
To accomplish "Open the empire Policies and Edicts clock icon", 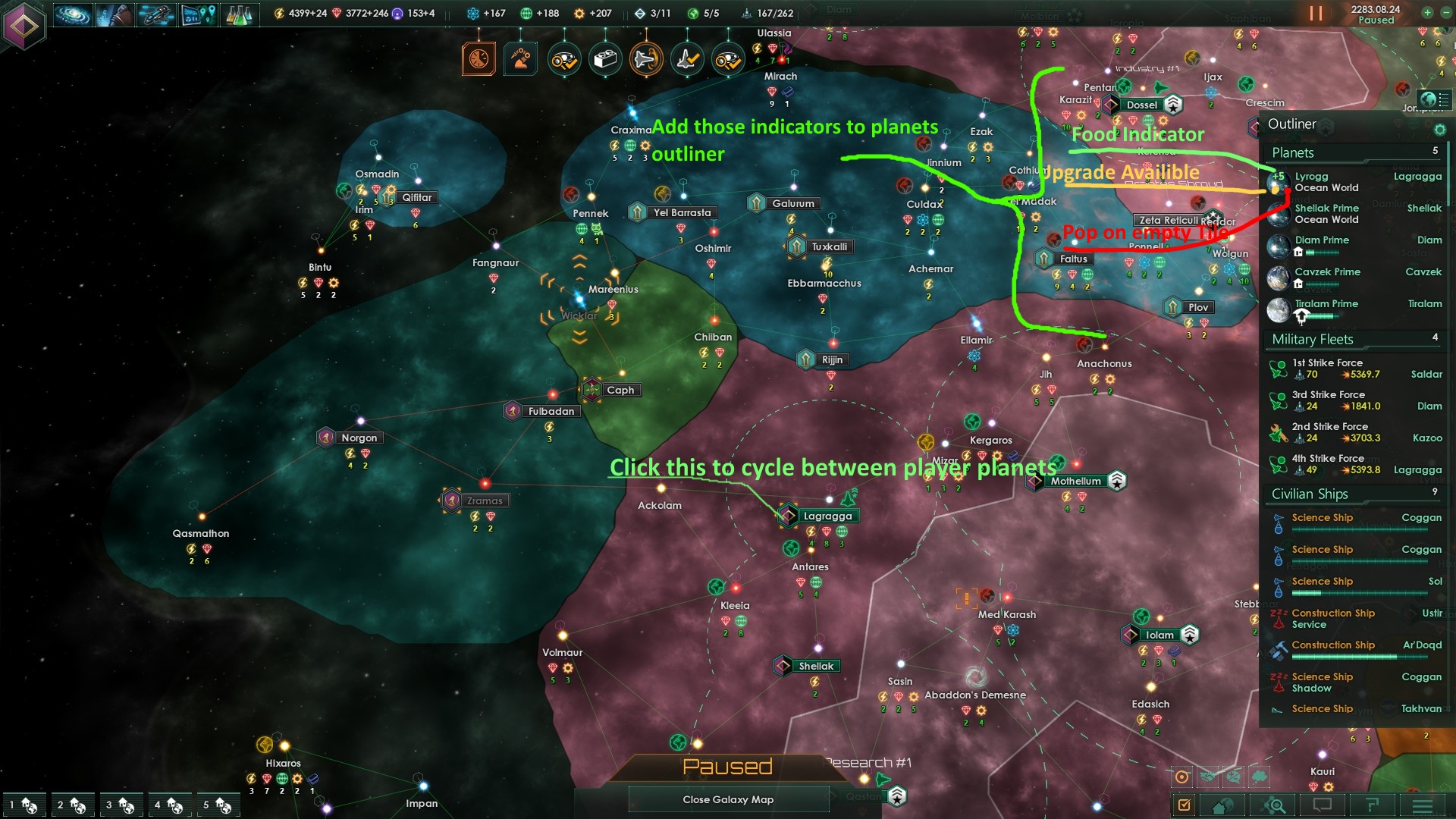I will [x=478, y=58].
